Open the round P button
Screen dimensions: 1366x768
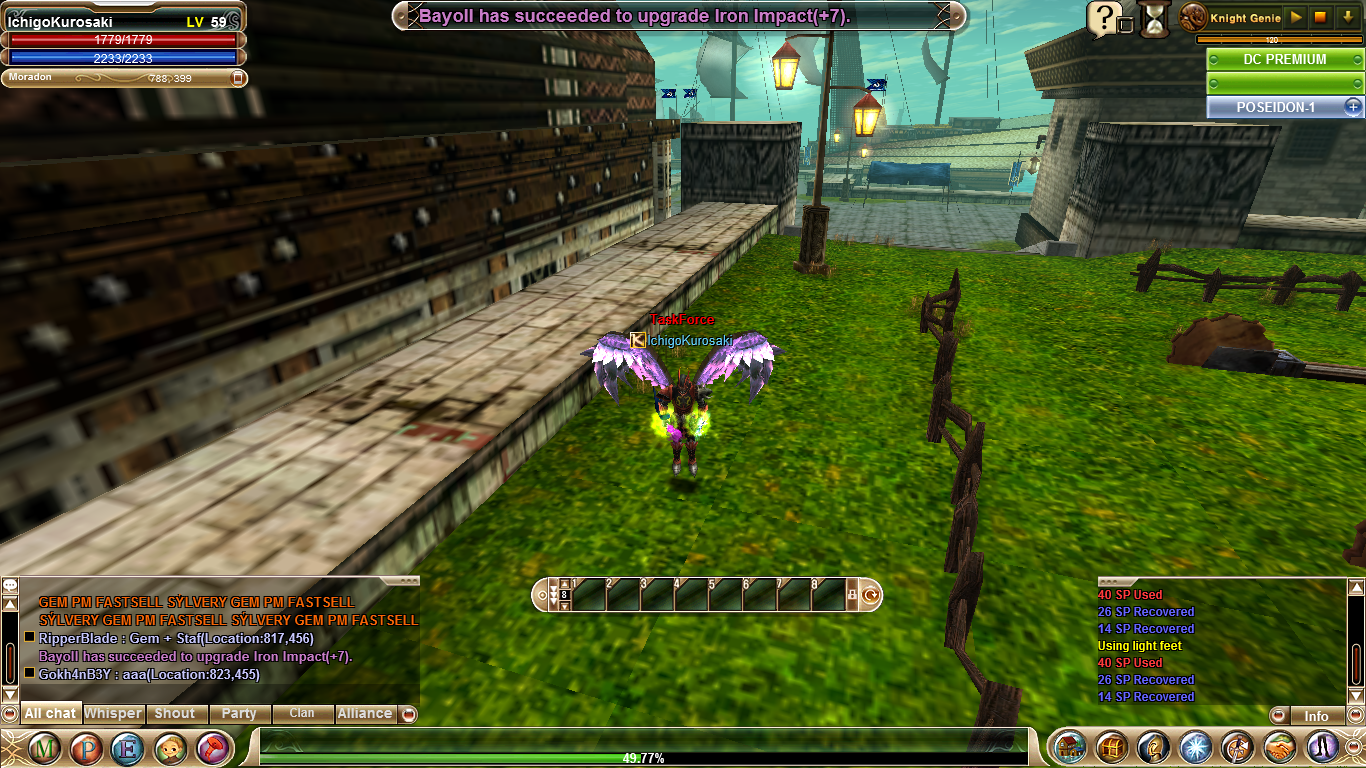tap(85, 747)
